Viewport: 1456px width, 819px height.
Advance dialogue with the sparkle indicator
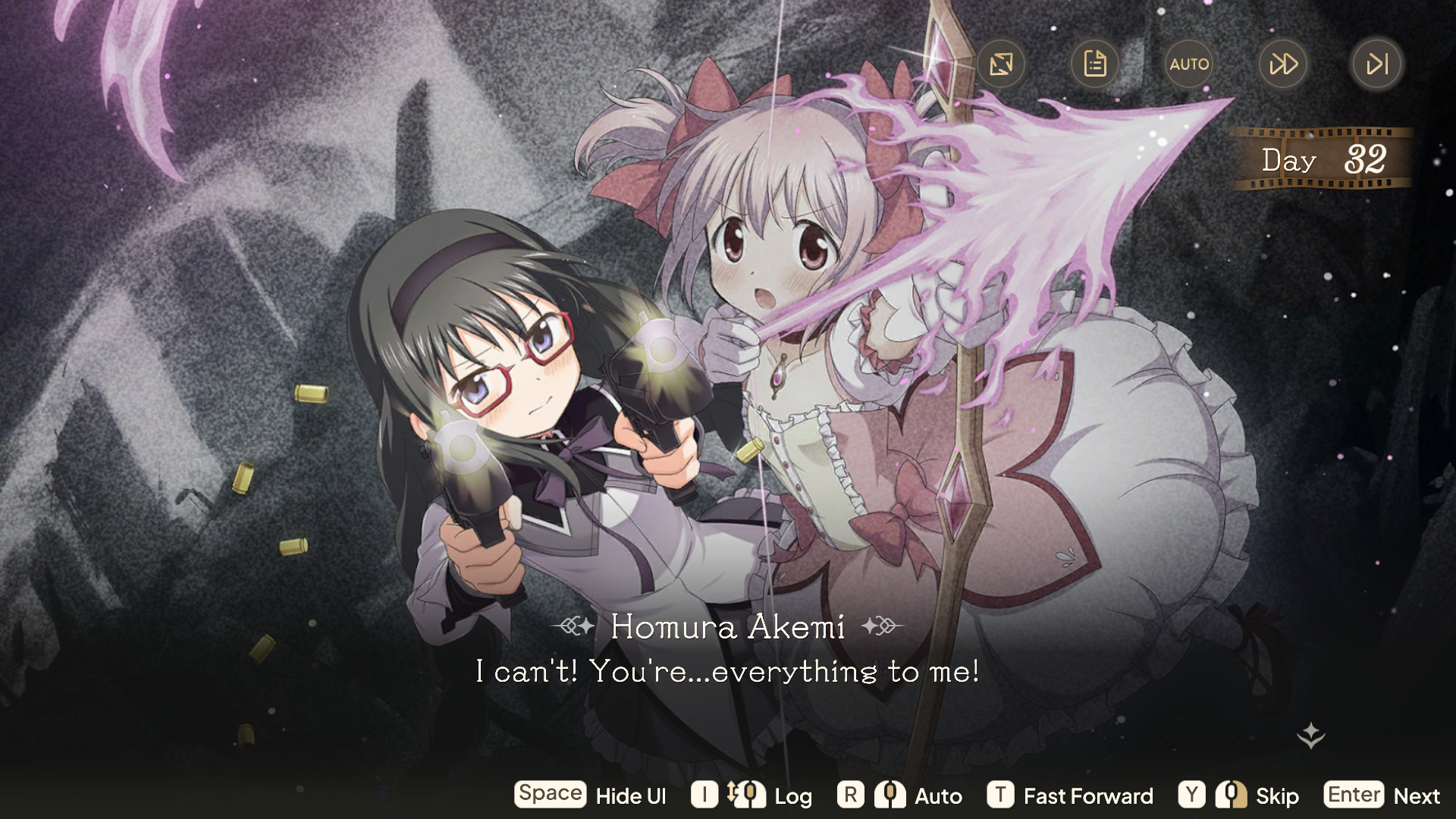[x=1311, y=735]
